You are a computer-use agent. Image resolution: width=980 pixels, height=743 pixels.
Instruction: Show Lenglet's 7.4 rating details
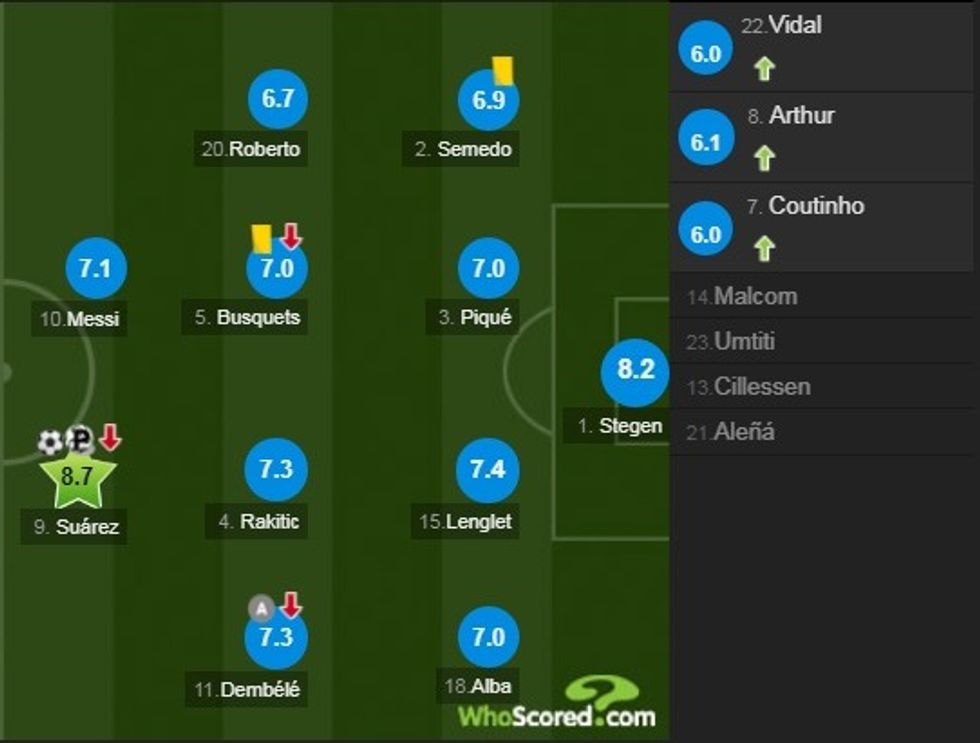click(x=487, y=470)
